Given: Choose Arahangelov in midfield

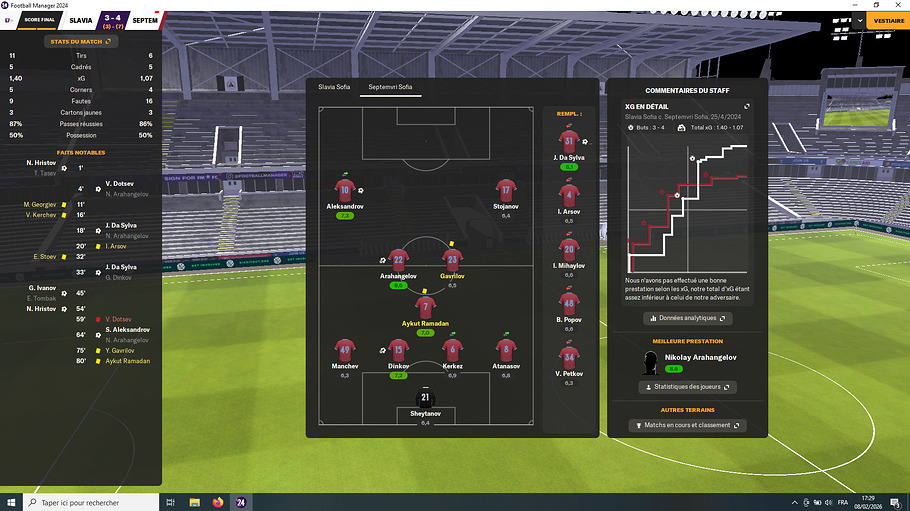Looking at the screenshot, I should (398, 259).
